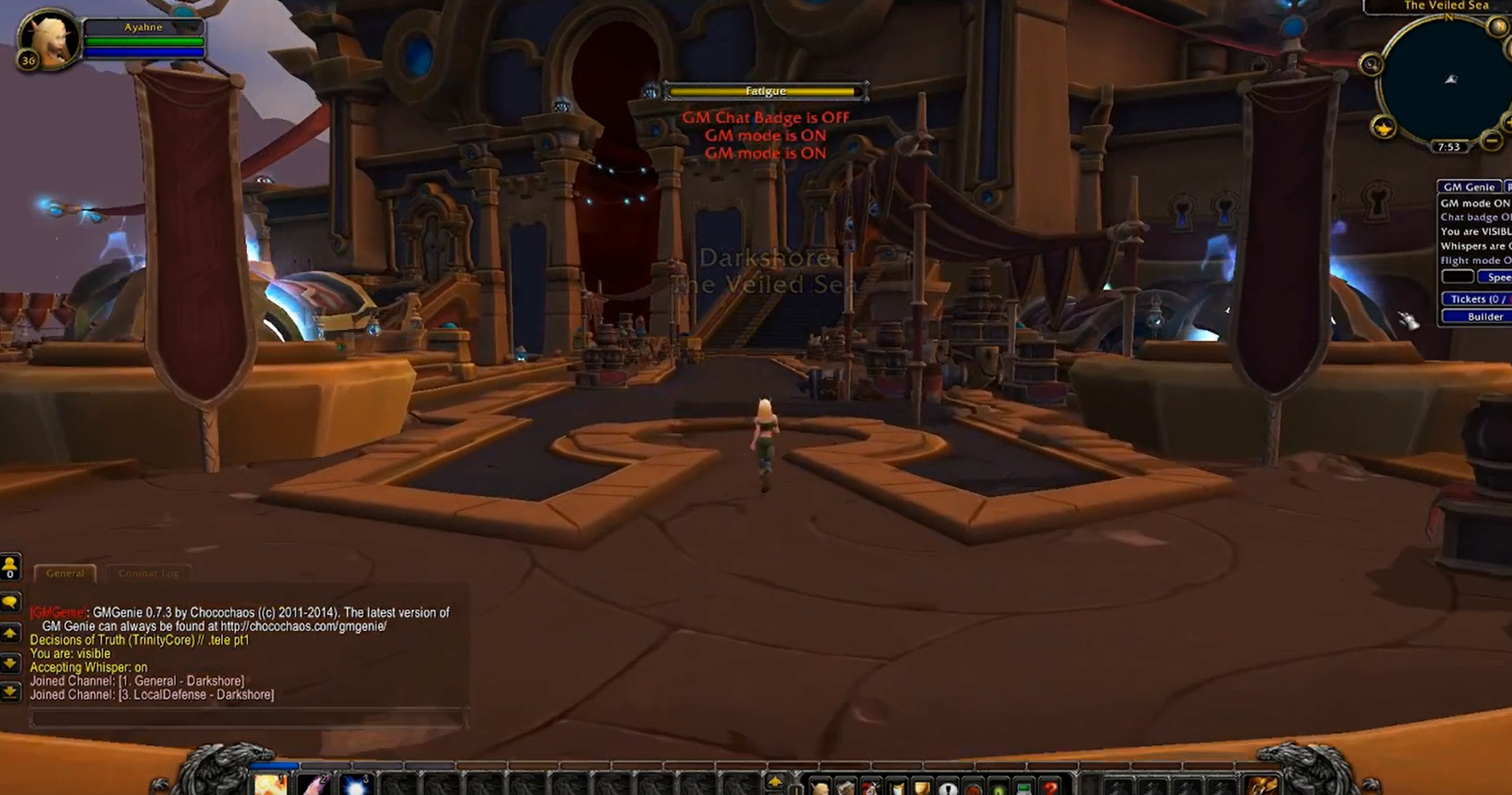Switch to the Combat Log tab
The width and height of the screenshot is (1512, 795).
[148, 573]
